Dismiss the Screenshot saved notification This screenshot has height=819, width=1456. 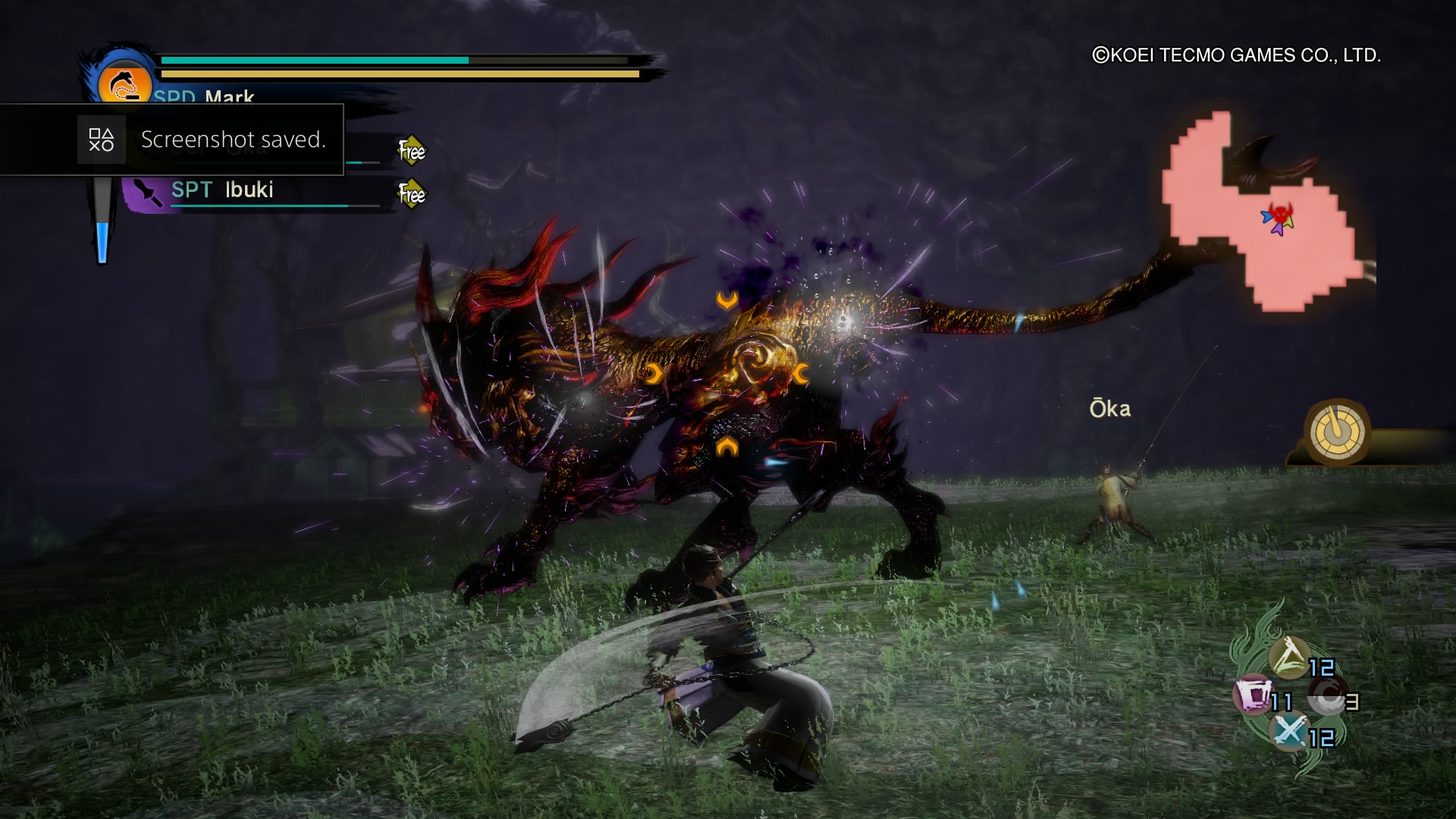[234, 140]
